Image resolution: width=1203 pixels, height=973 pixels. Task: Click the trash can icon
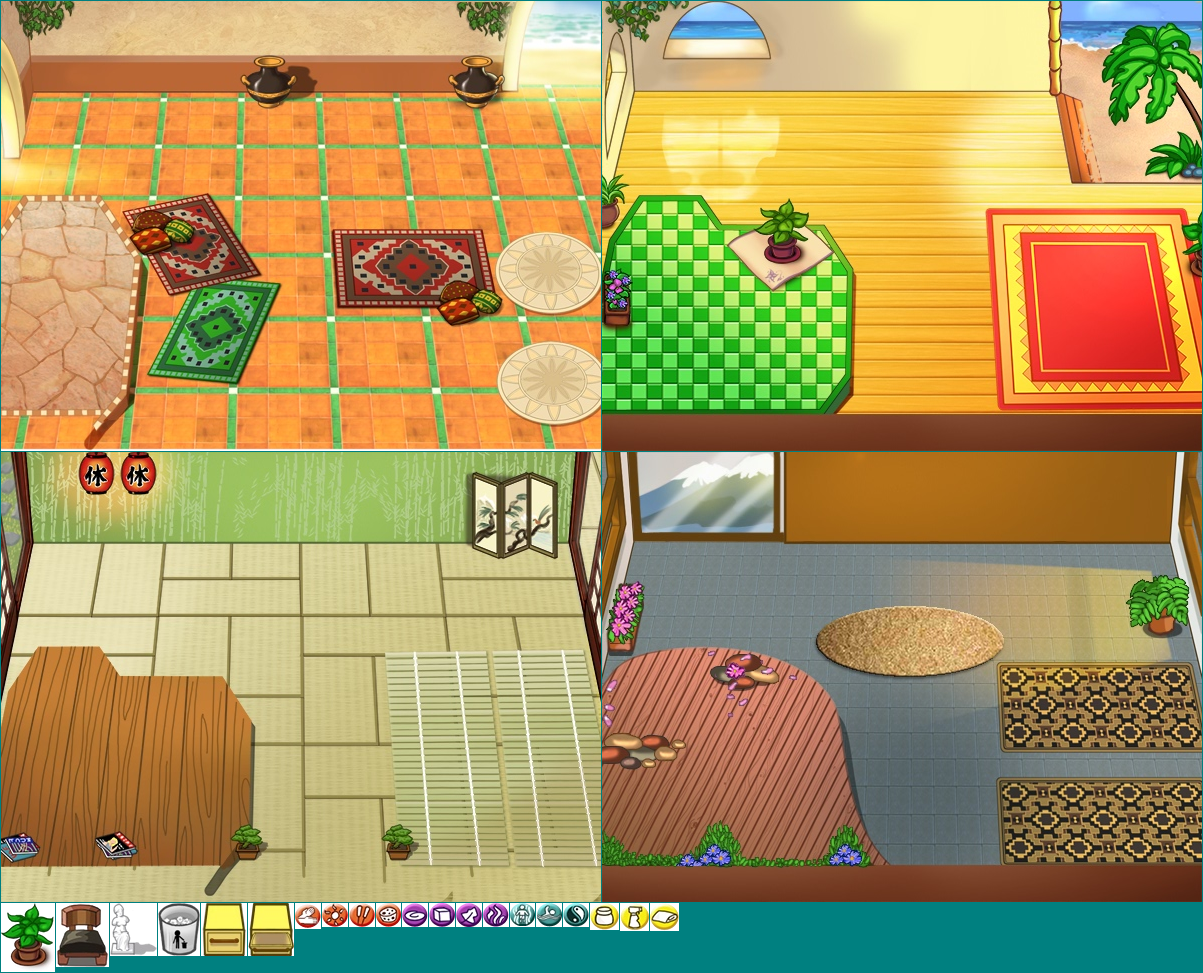pos(179,929)
